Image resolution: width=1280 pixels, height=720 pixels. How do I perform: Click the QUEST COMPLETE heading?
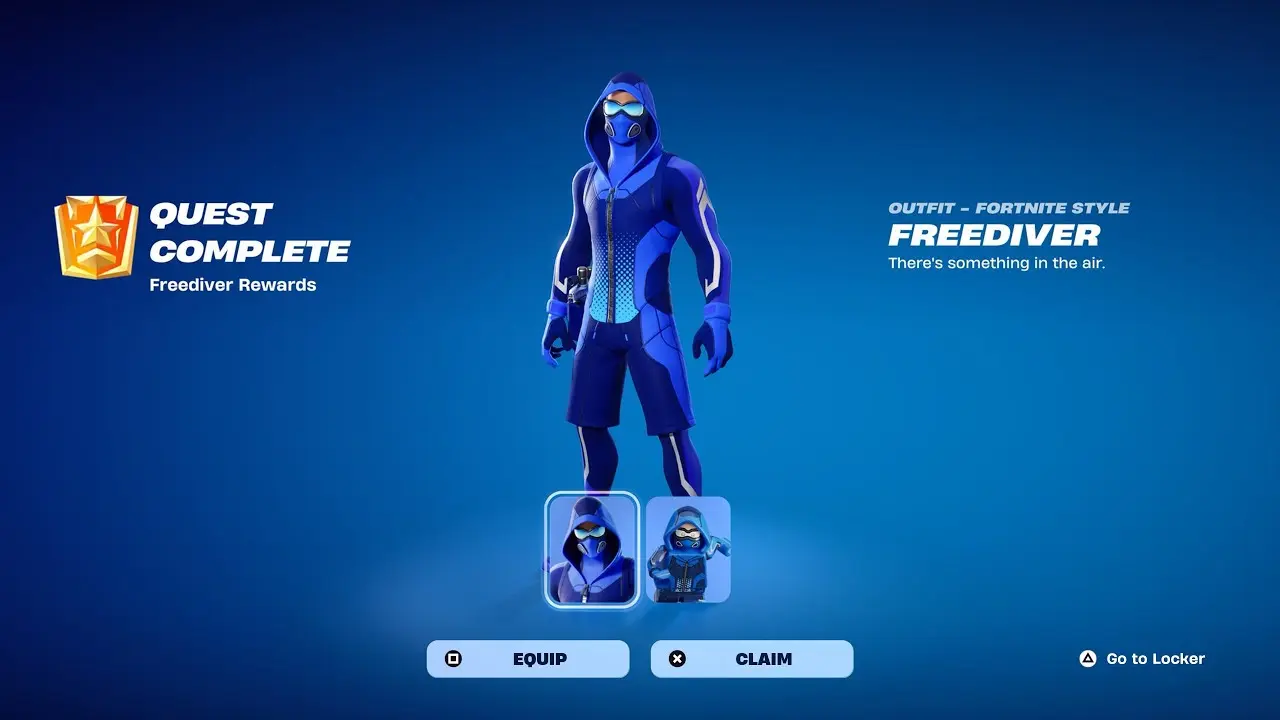pyautogui.click(x=247, y=233)
